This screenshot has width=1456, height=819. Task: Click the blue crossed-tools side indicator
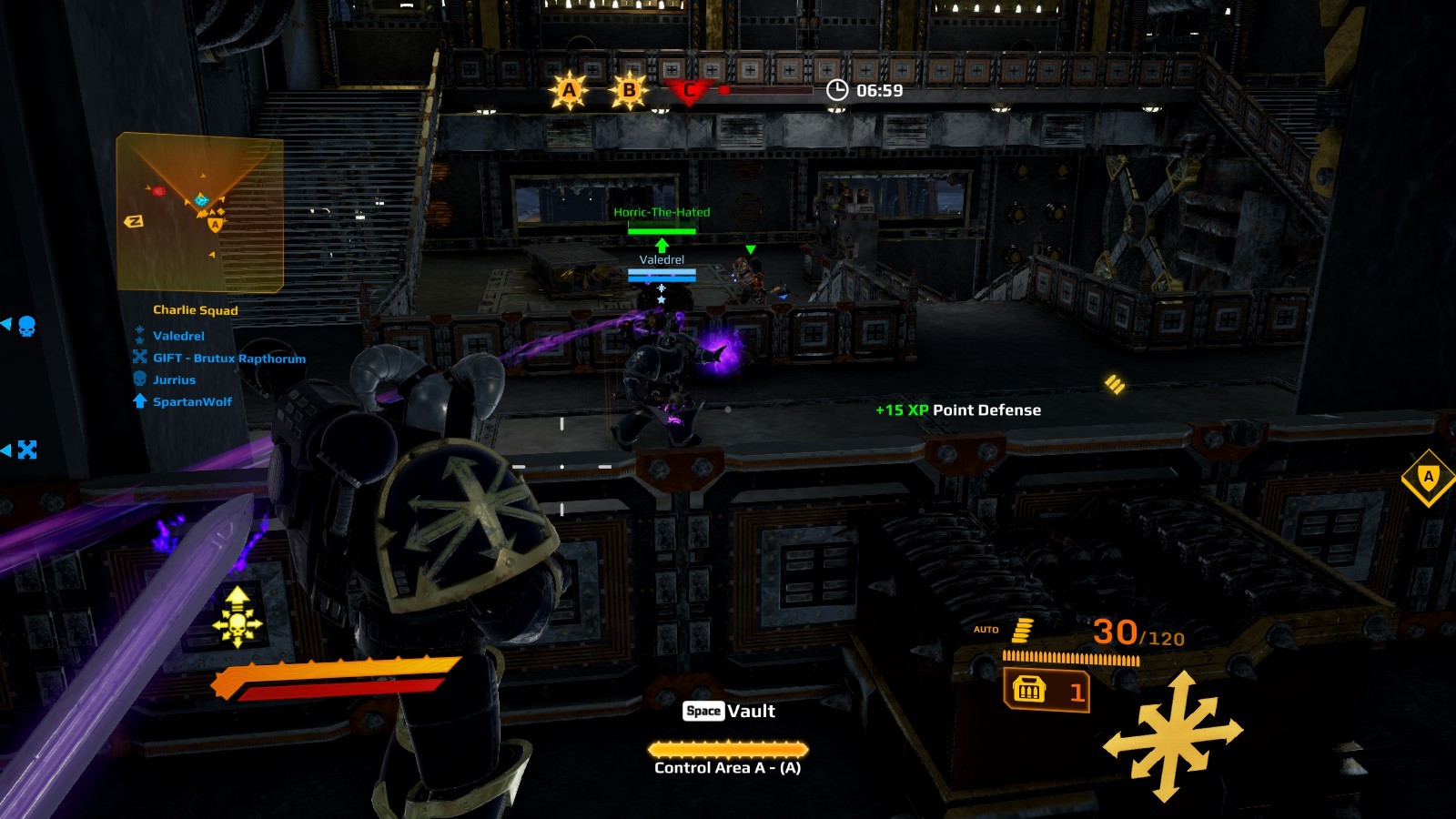[27, 450]
